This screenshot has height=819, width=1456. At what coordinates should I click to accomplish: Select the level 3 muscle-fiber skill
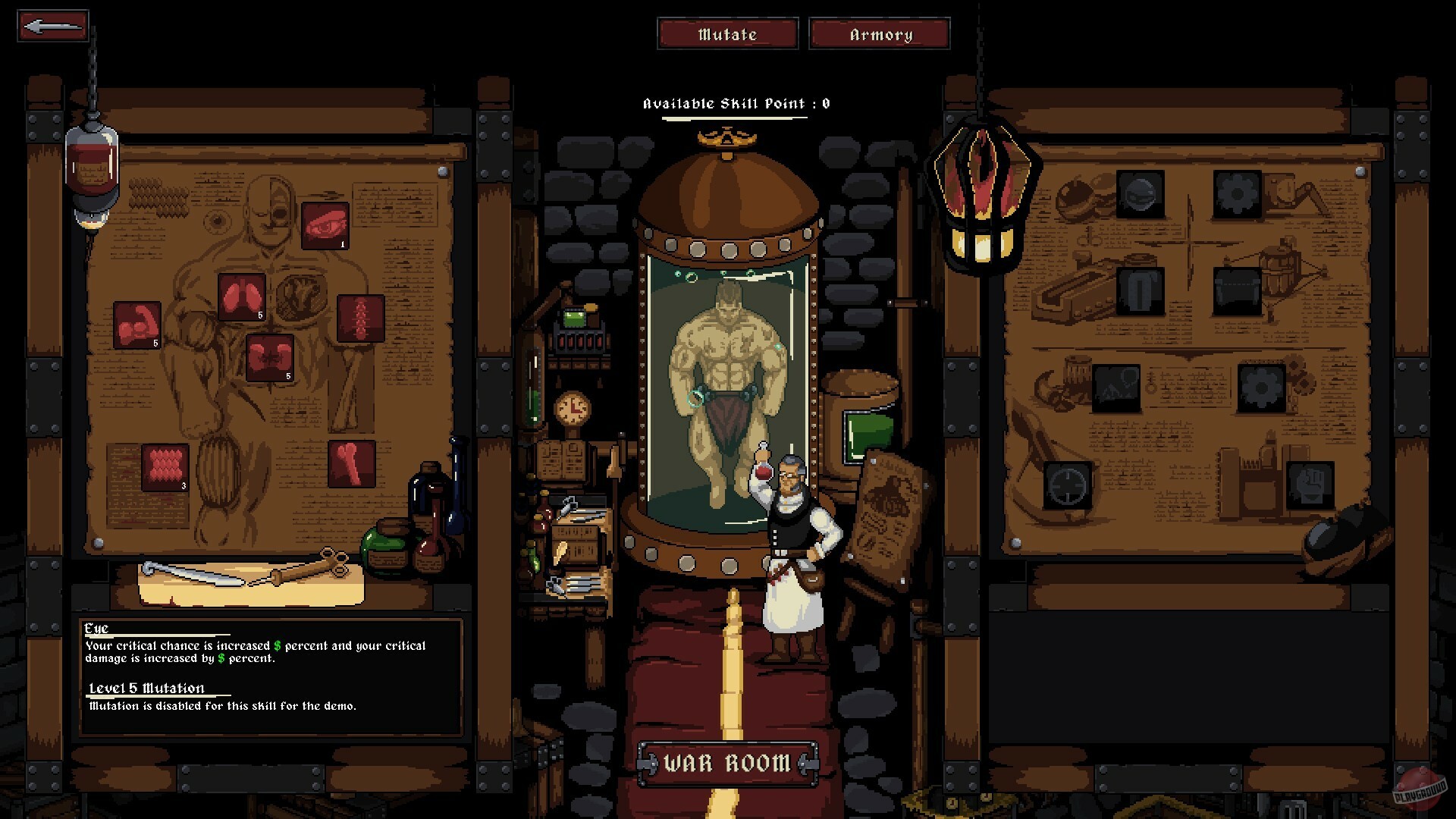click(x=165, y=466)
